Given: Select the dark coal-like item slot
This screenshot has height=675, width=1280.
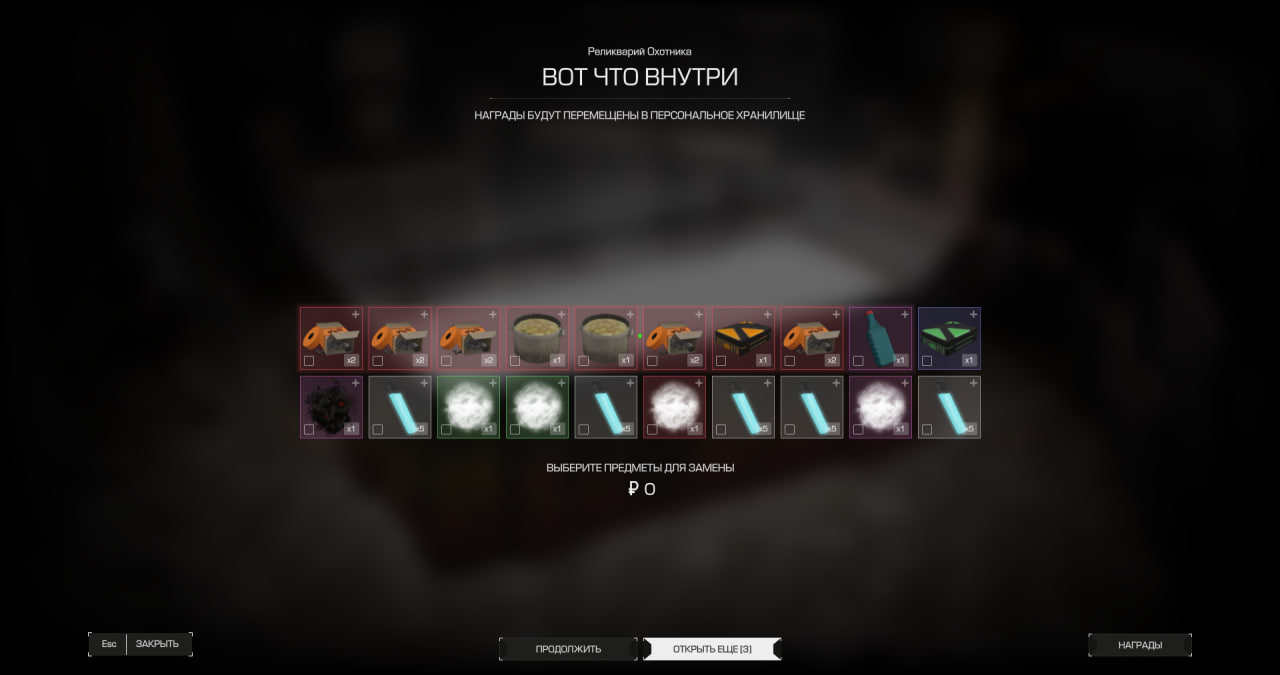Looking at the screenshot, I should click(331, 405).
